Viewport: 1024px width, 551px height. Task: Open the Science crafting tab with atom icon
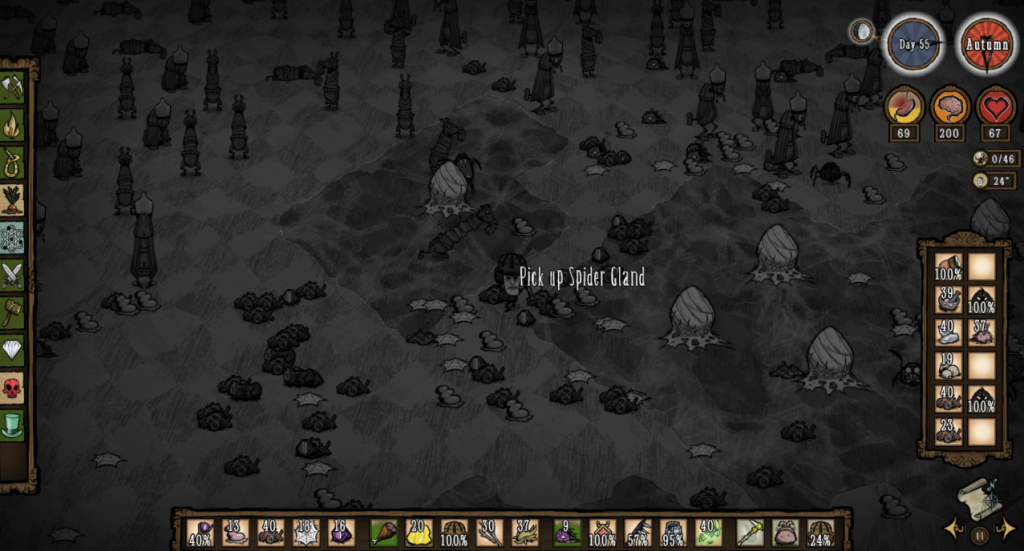pyautogui.click(x=13, y=237)
